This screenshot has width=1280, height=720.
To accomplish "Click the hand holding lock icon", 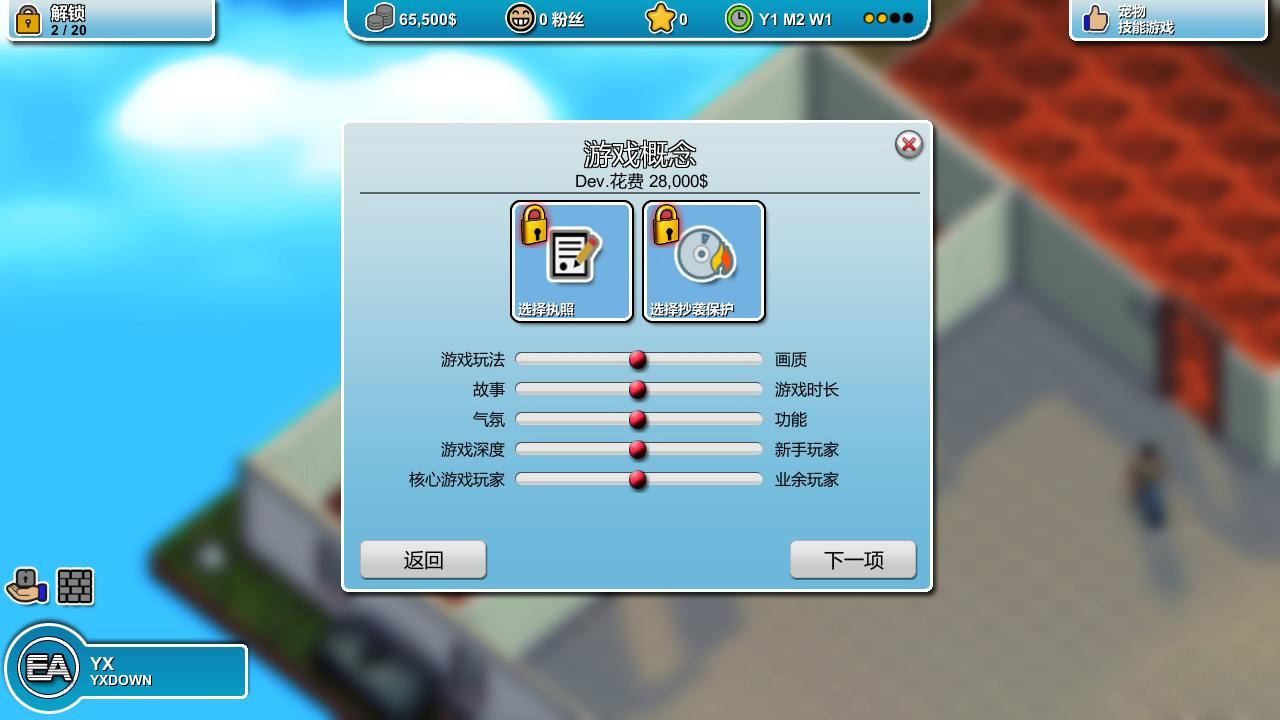I will coord(28,587).
